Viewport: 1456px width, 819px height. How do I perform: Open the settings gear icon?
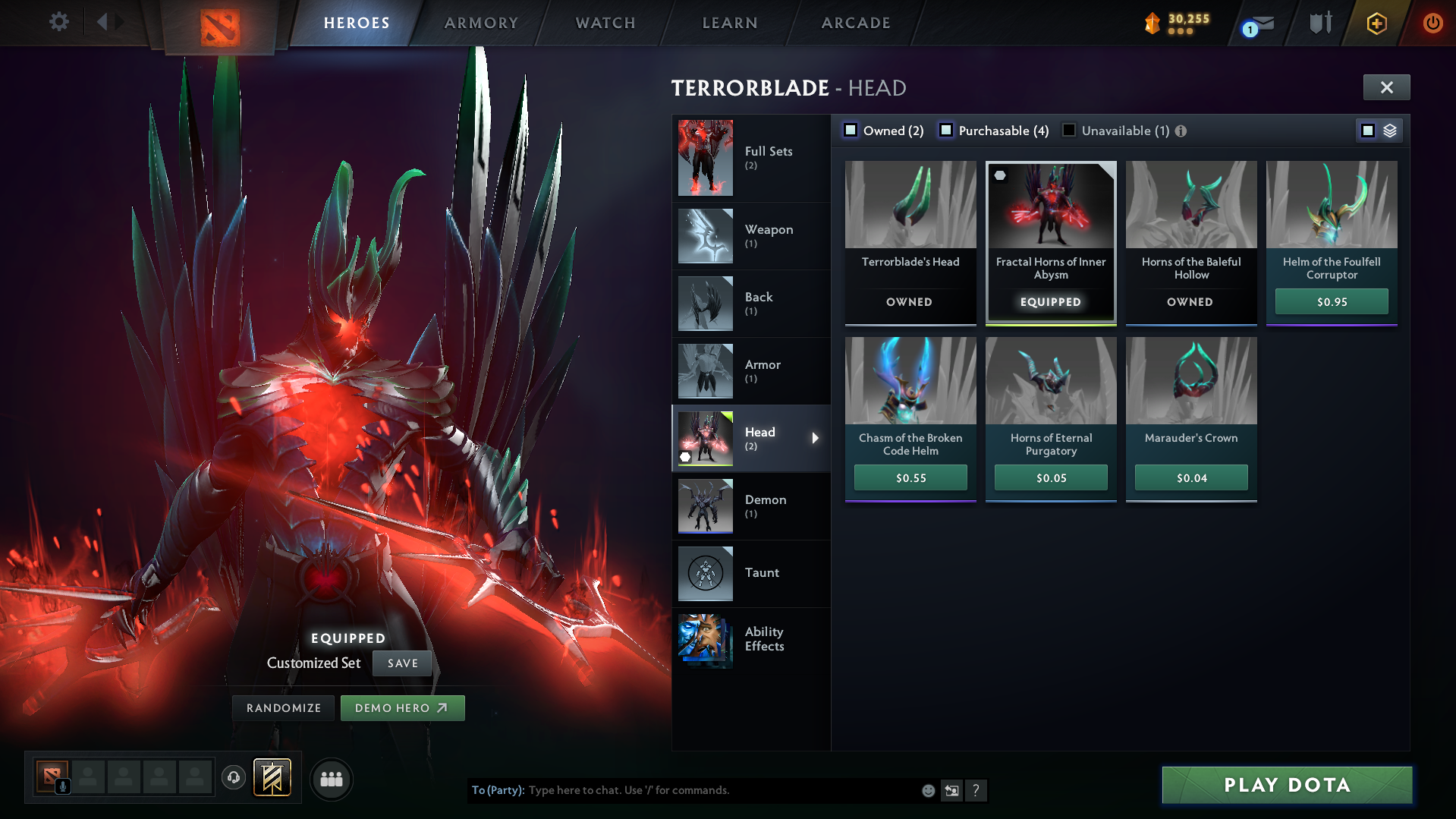point(58,22)
